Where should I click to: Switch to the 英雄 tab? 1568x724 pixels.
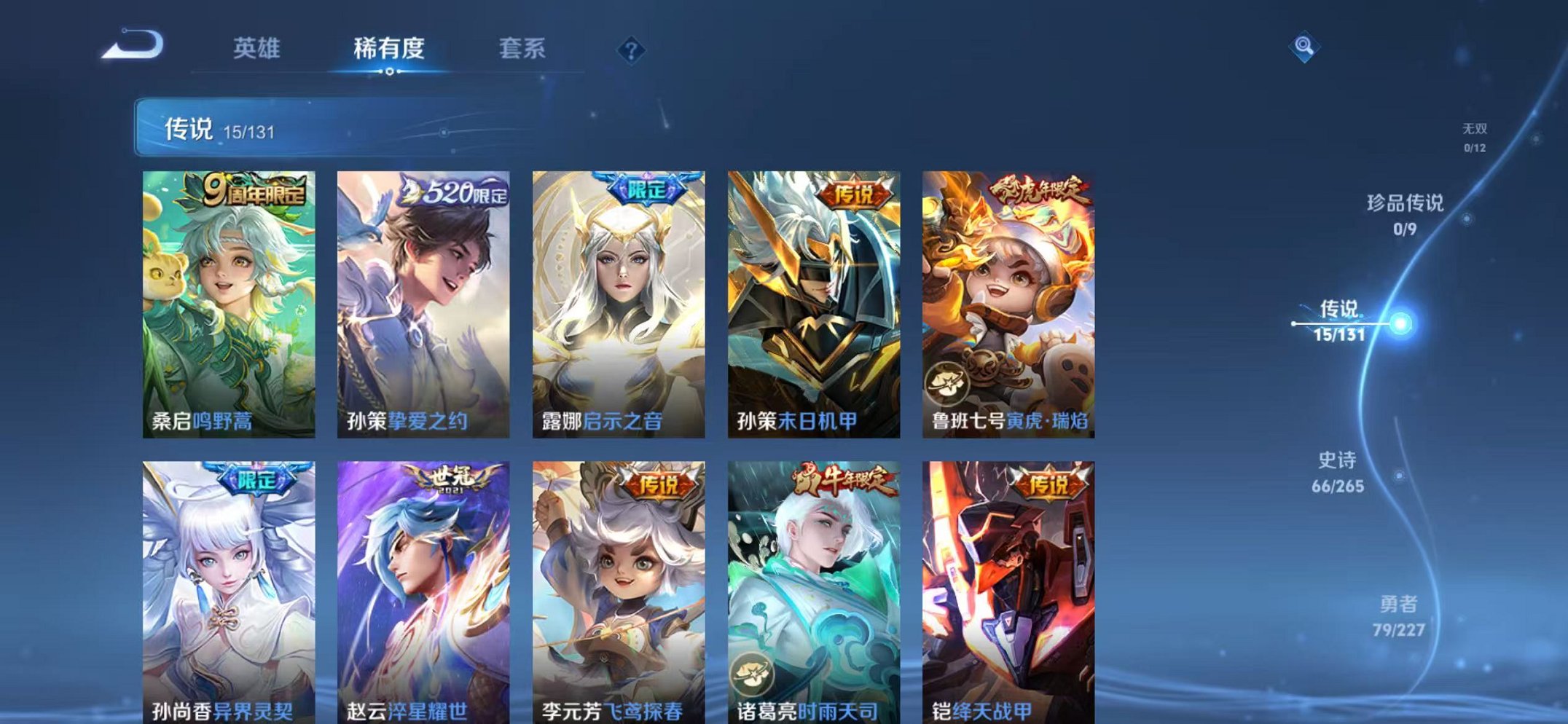(259, 49)
